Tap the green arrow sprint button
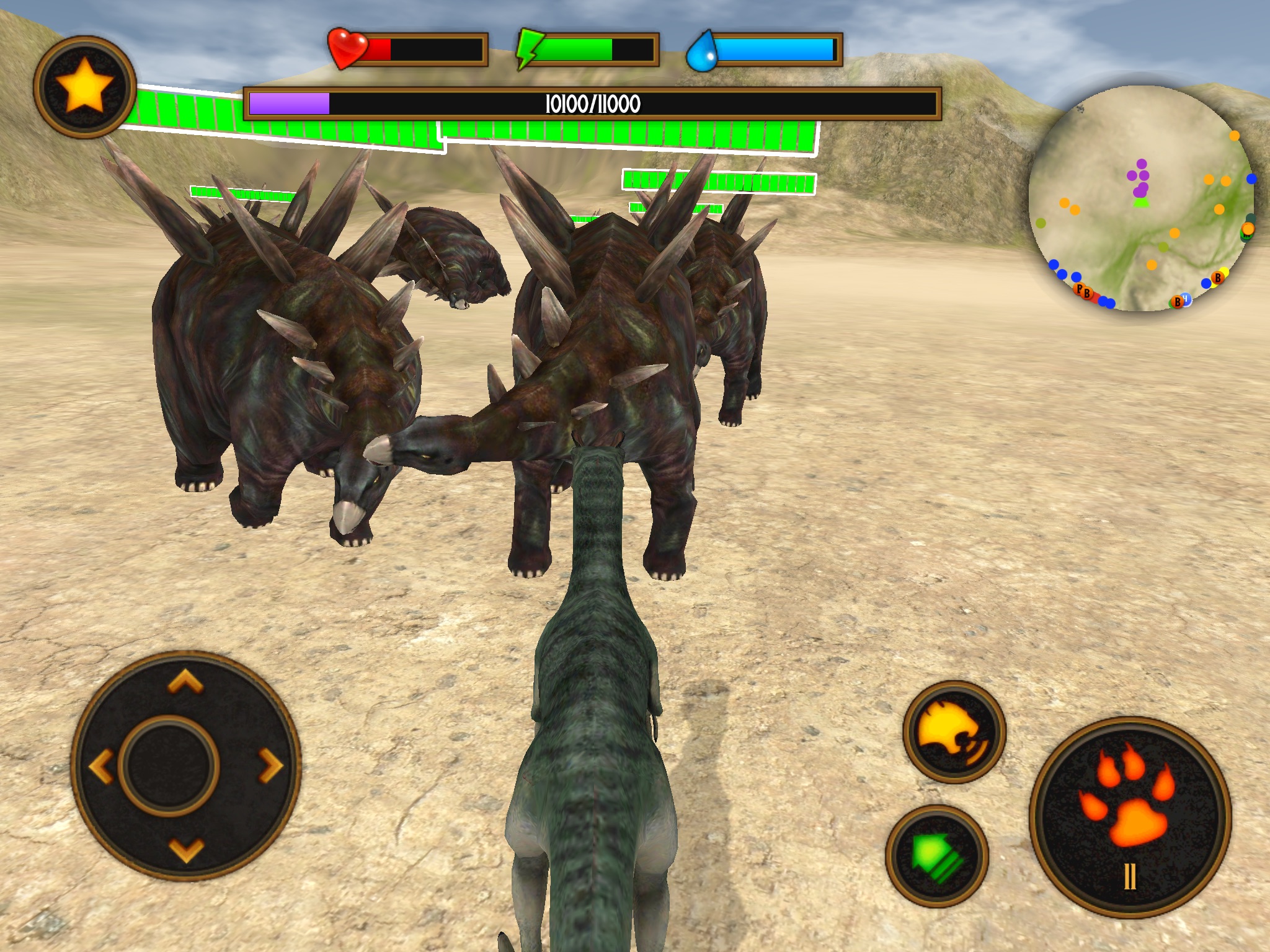Screen dimensions: 1270x952 [937, 856]
